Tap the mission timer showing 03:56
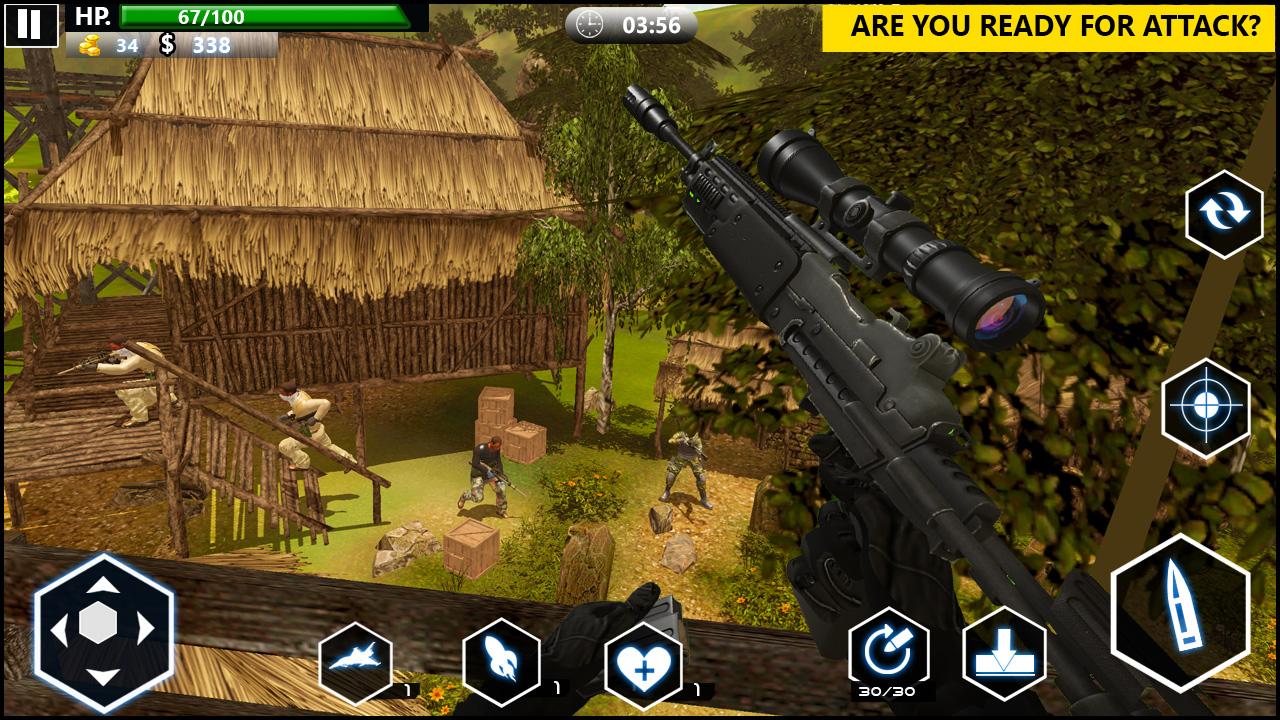The image size is (1280, 720). point(629,25)
